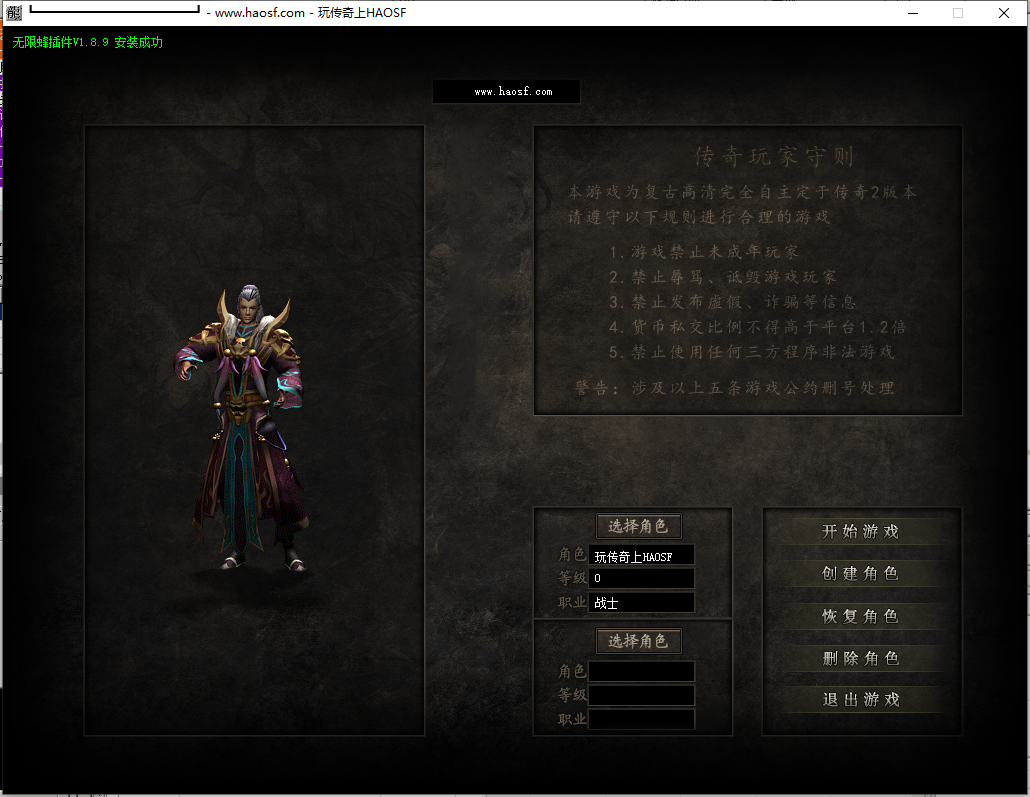
Task: Select the robed warrior character model
Action: pos(247,430)
